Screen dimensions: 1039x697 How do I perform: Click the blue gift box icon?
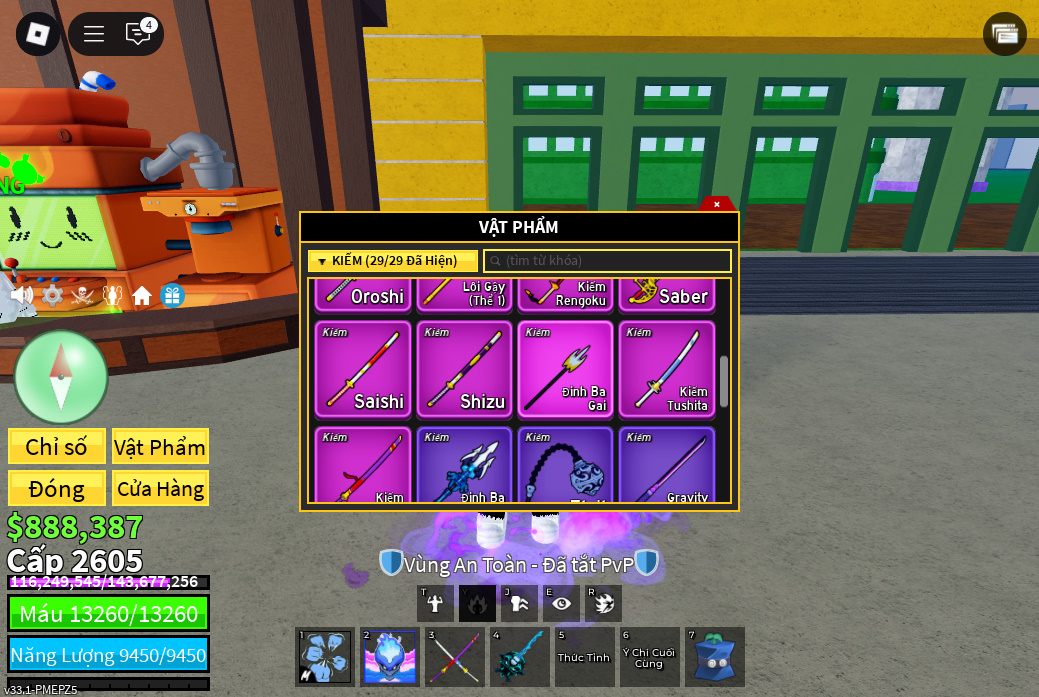point(172,295)
